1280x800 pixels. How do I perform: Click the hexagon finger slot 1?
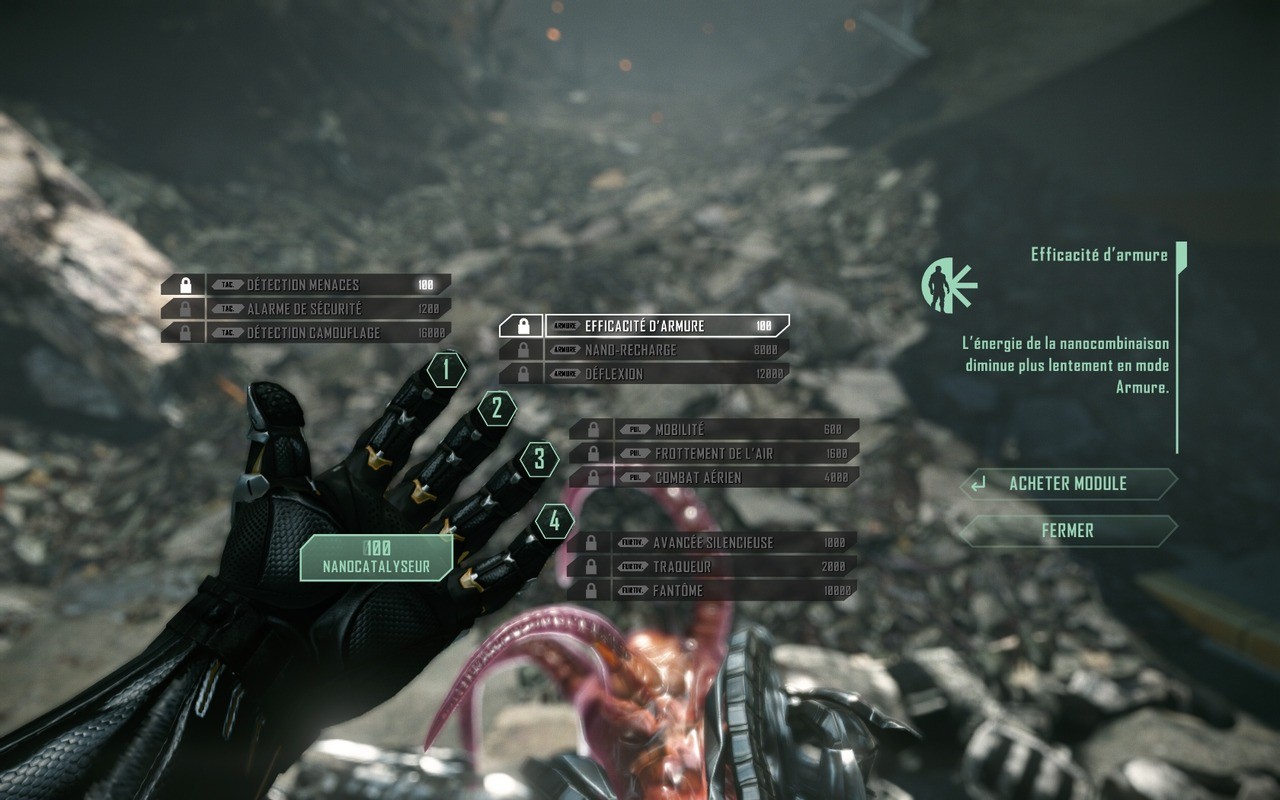[x=447, y=371]
